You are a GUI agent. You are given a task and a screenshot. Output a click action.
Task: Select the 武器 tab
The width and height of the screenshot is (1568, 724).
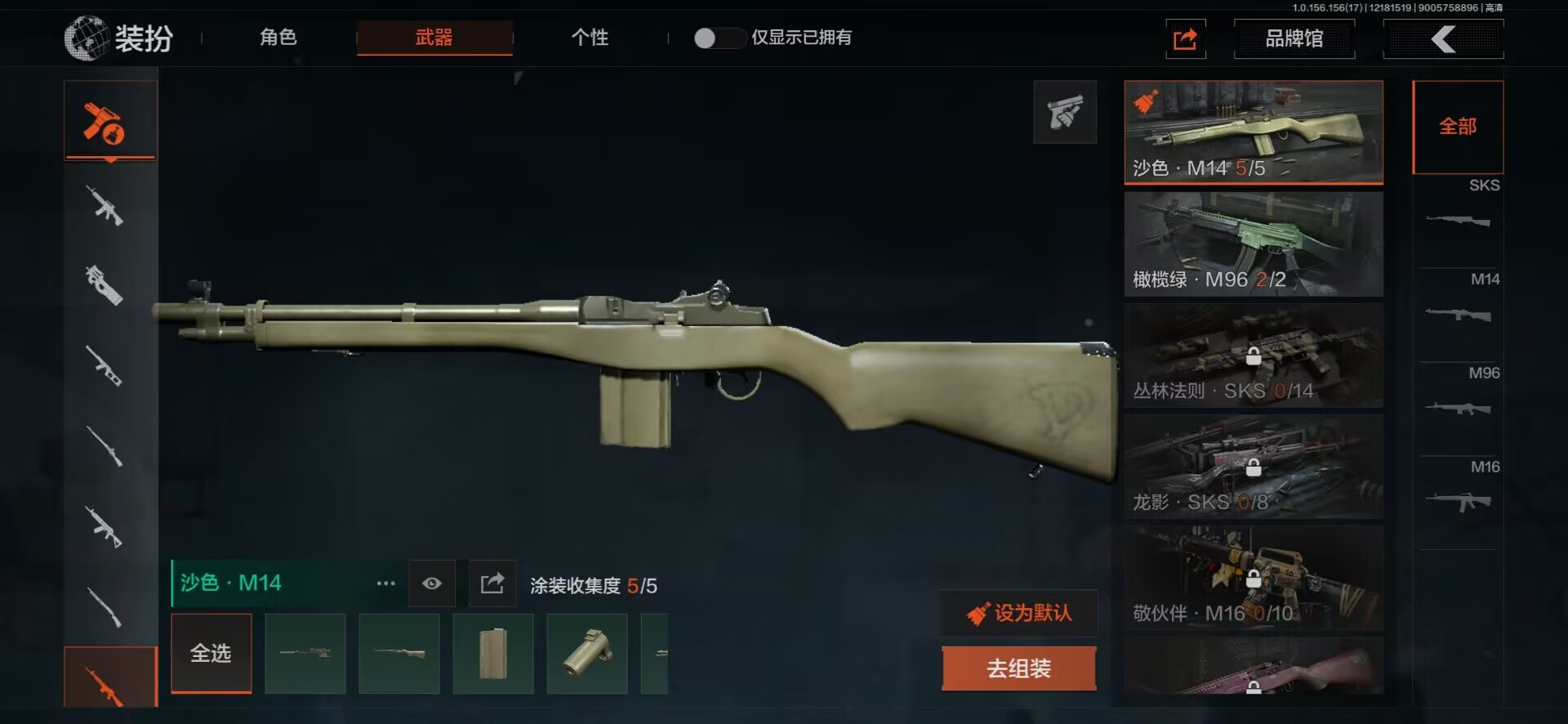point(434,38)
